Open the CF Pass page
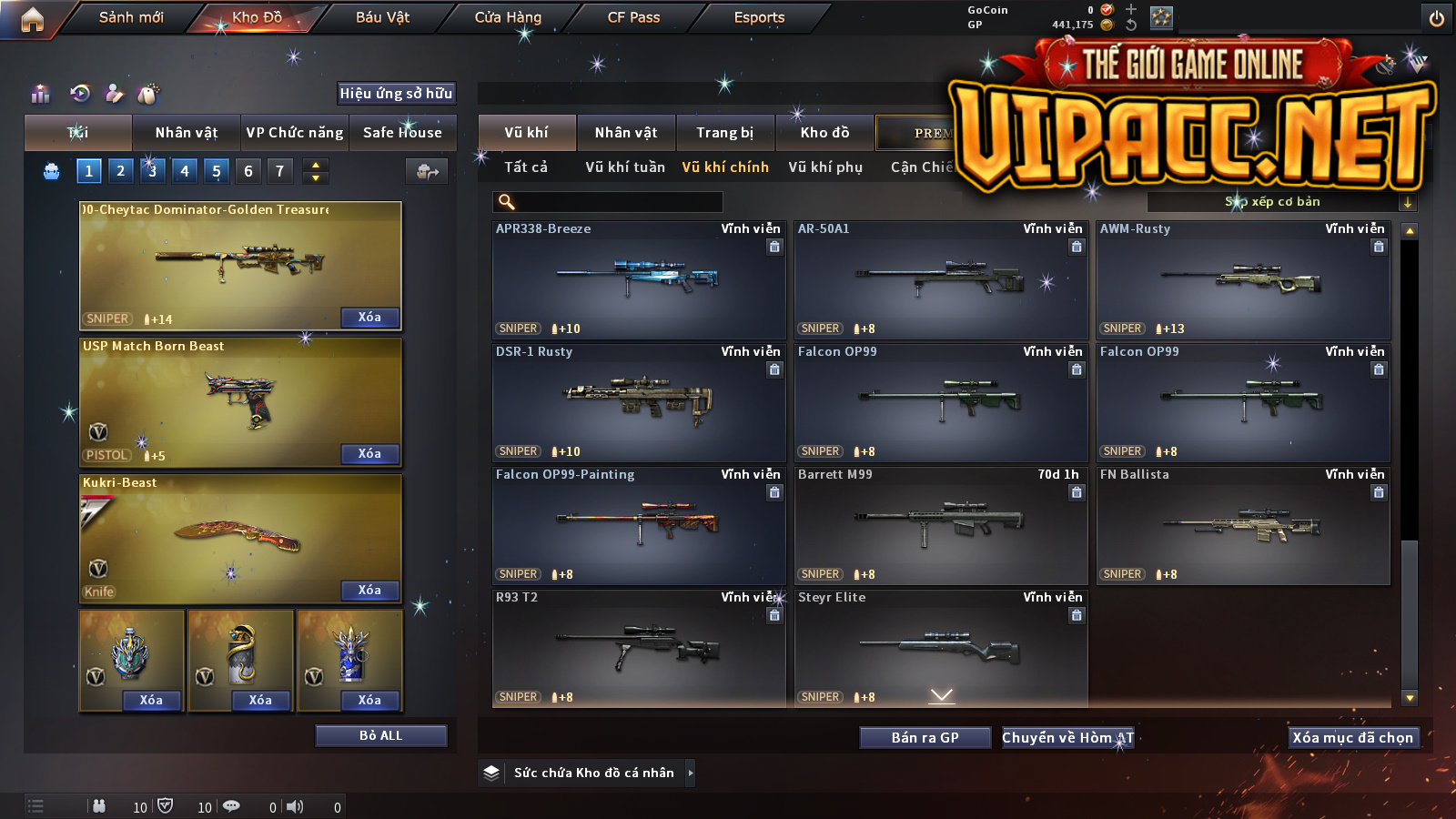Image resolution: width=1456 pixels, height=819 pixels. tap(633, 17)
